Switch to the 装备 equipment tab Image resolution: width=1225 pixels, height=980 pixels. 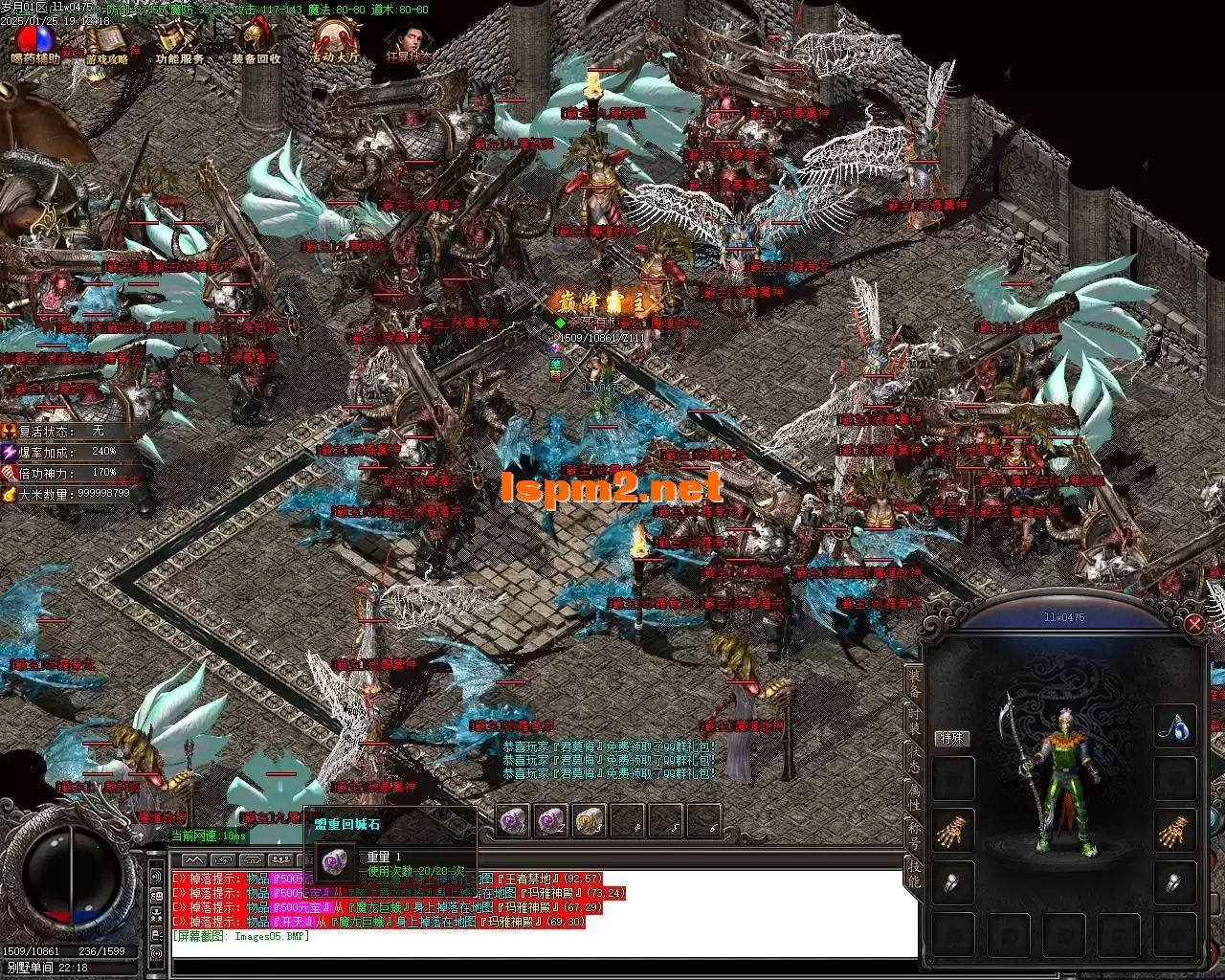pyautogui.click(x=916, y=683)
